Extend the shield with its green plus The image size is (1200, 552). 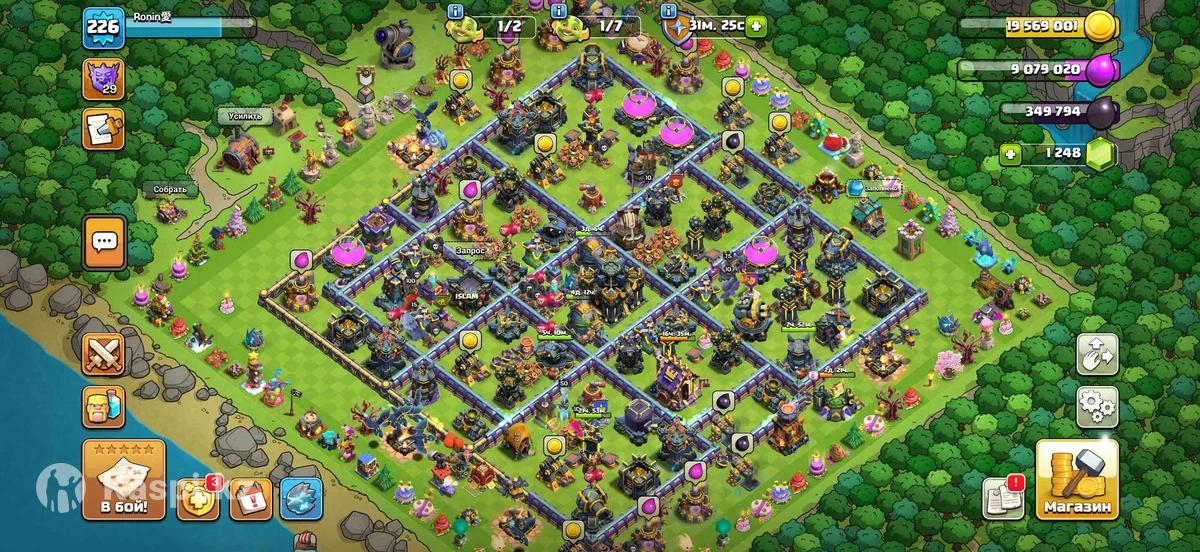coord(755,26)
